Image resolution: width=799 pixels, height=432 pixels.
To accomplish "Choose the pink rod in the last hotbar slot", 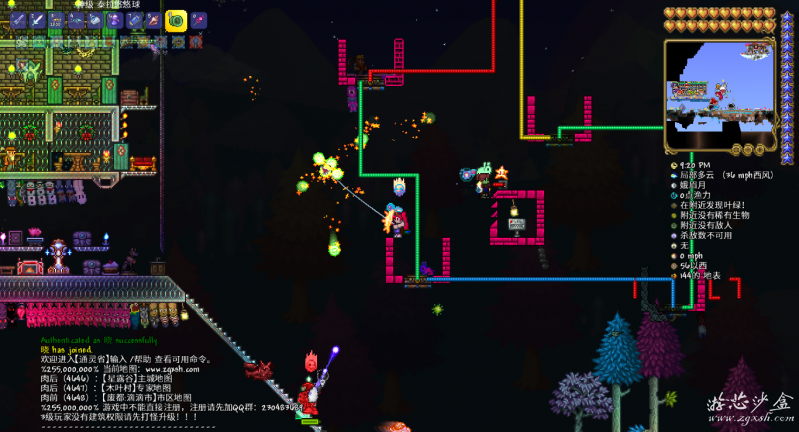I will click(x=199, y=20).
